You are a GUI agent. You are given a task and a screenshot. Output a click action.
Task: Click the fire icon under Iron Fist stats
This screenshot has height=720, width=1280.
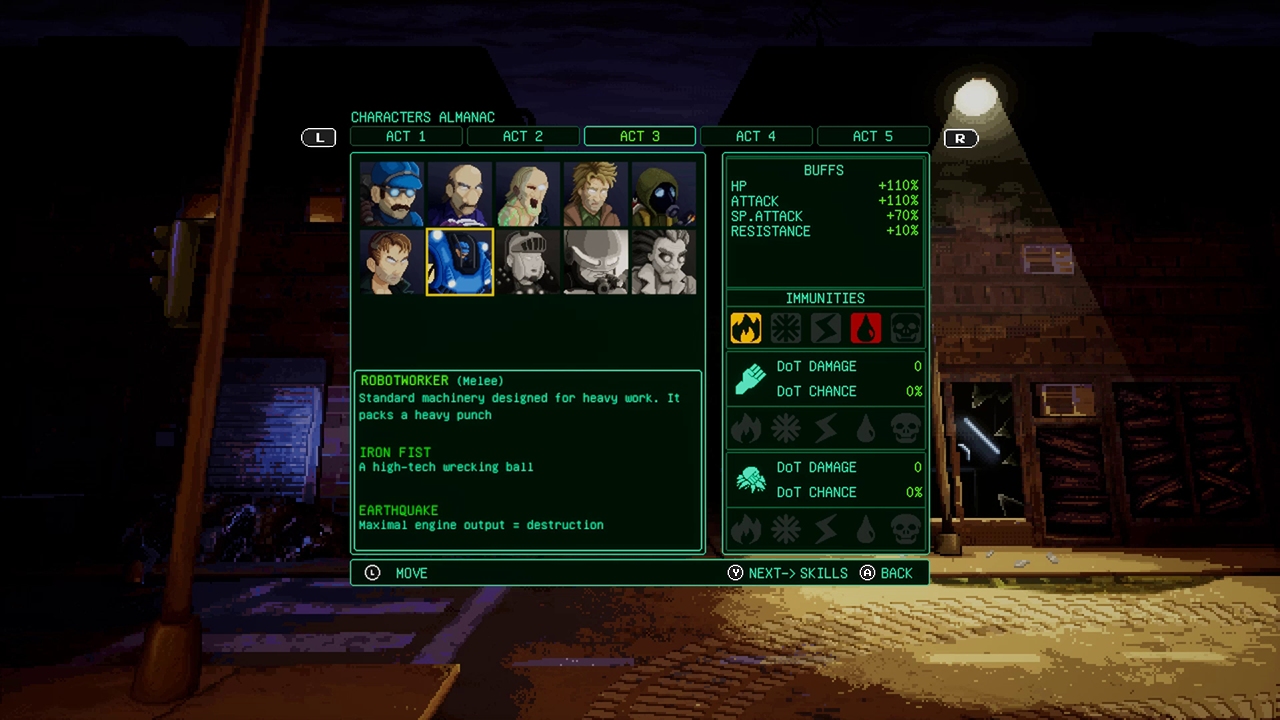tap(746, 428)
